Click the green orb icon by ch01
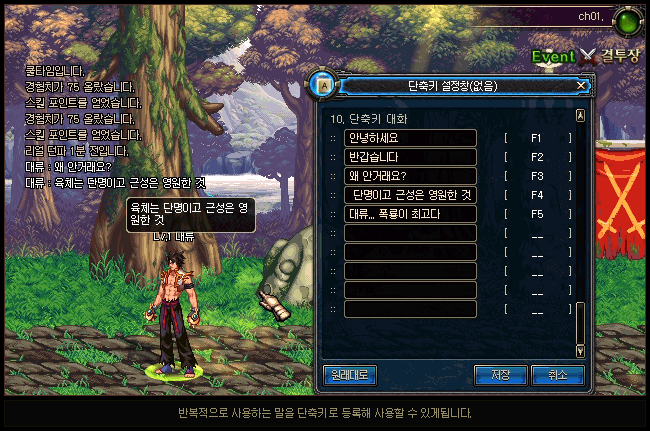 pos(628,20)
